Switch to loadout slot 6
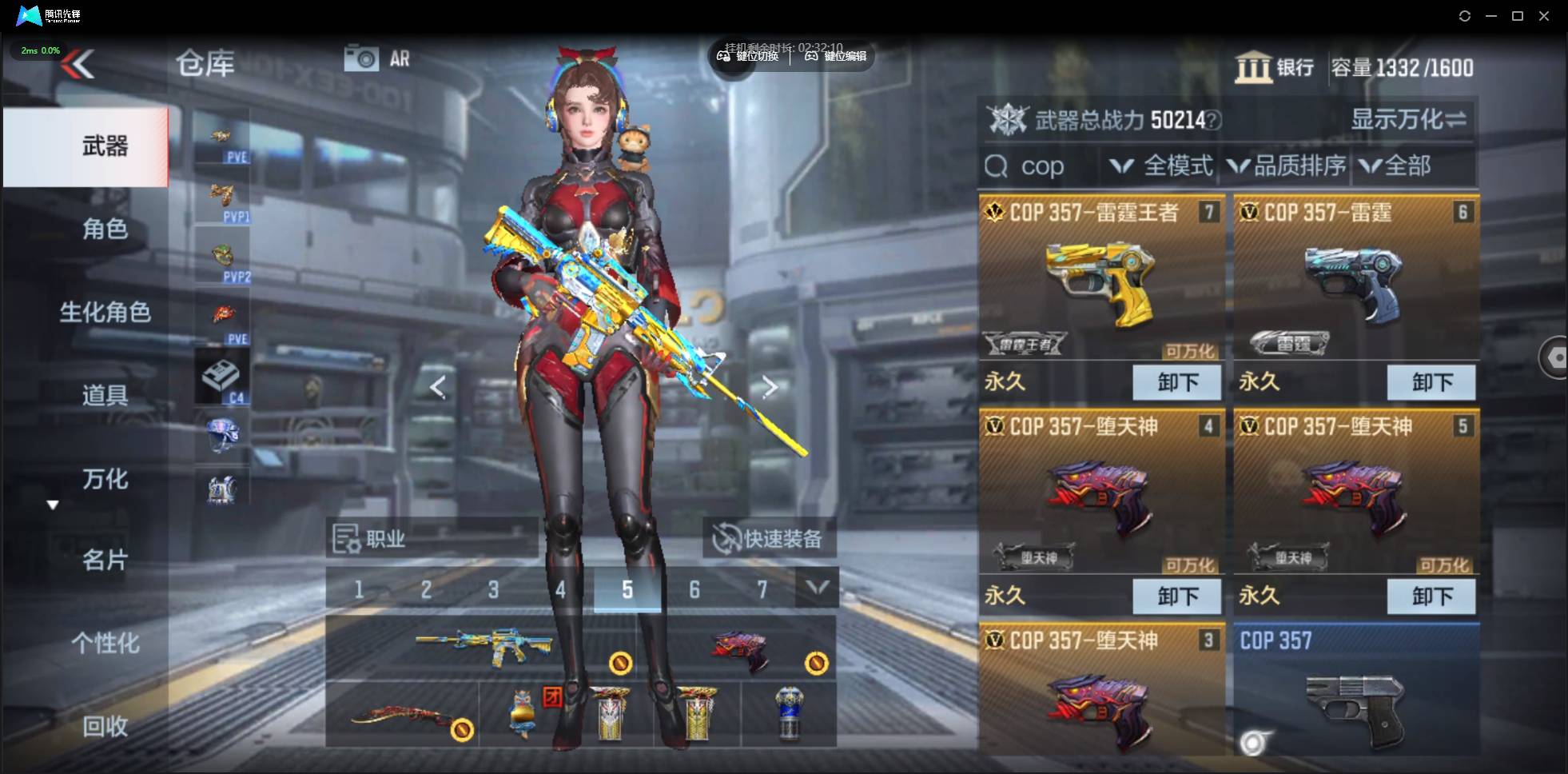 click(694, 590)
